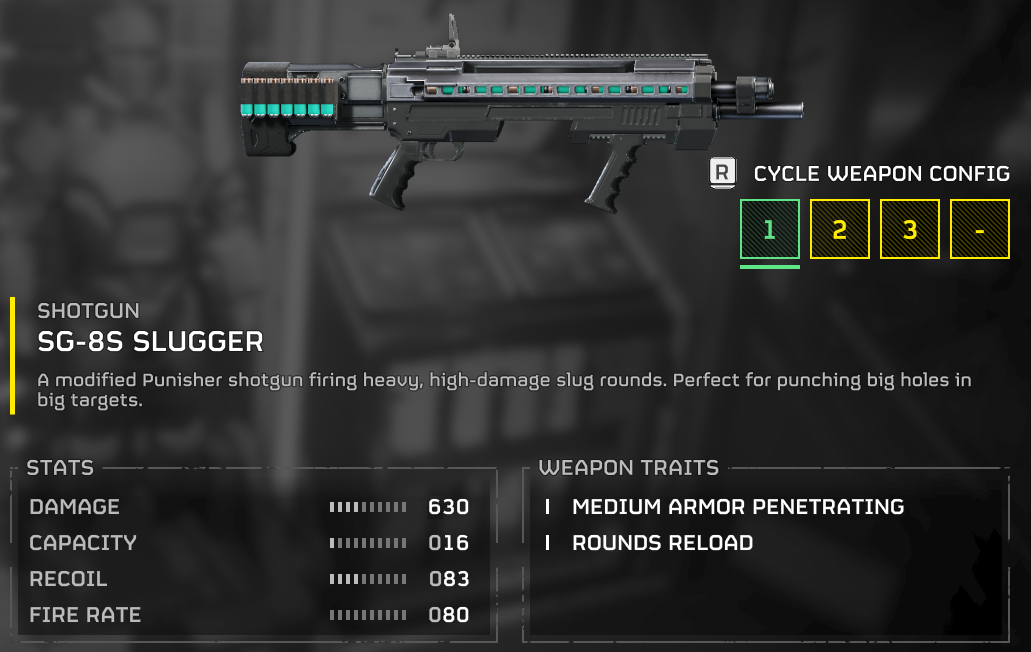
Task: Select weapon config slot 1
Action: [x=769, y=230]
